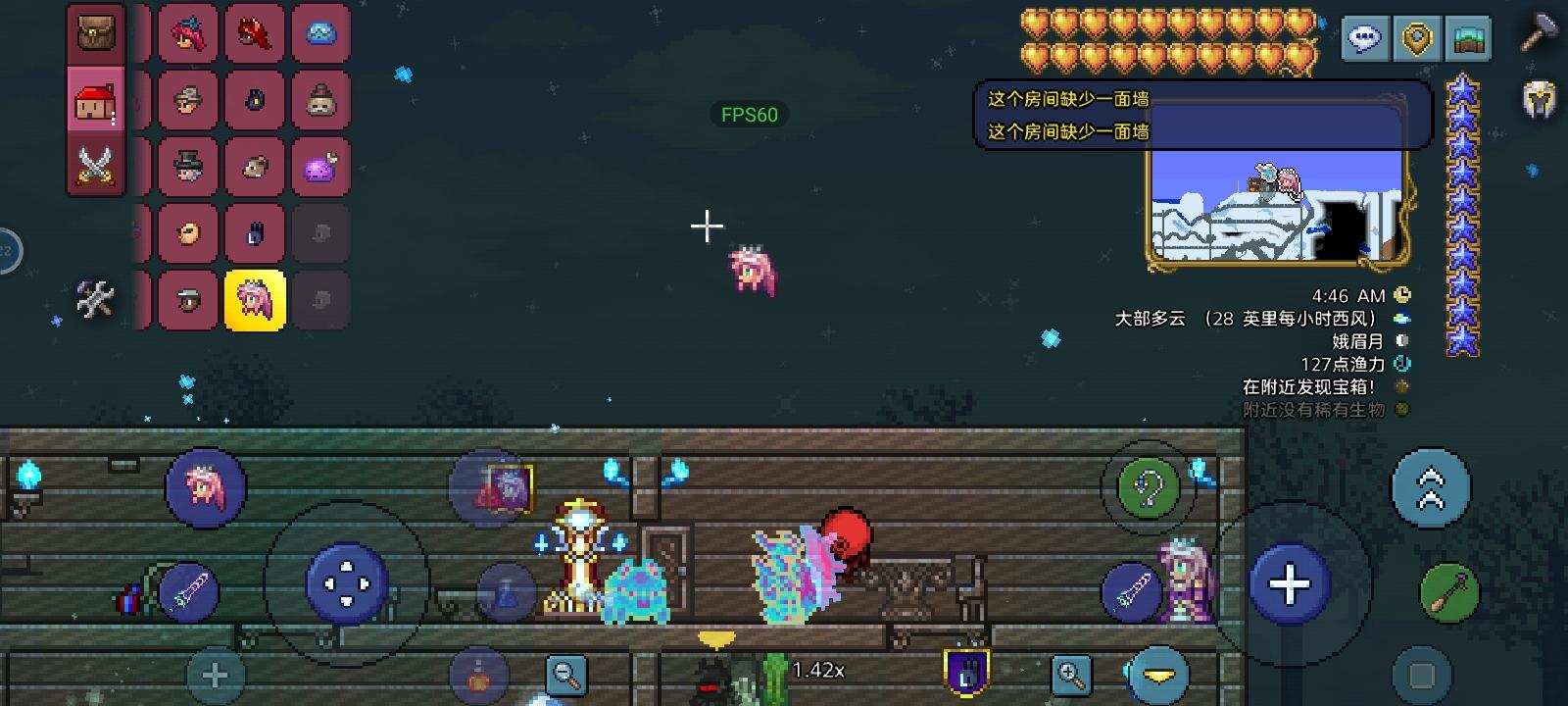1568x706 pixels.
Task: Select the highlighted pink-haired NPC portrait
Action: tap(255, 300)
